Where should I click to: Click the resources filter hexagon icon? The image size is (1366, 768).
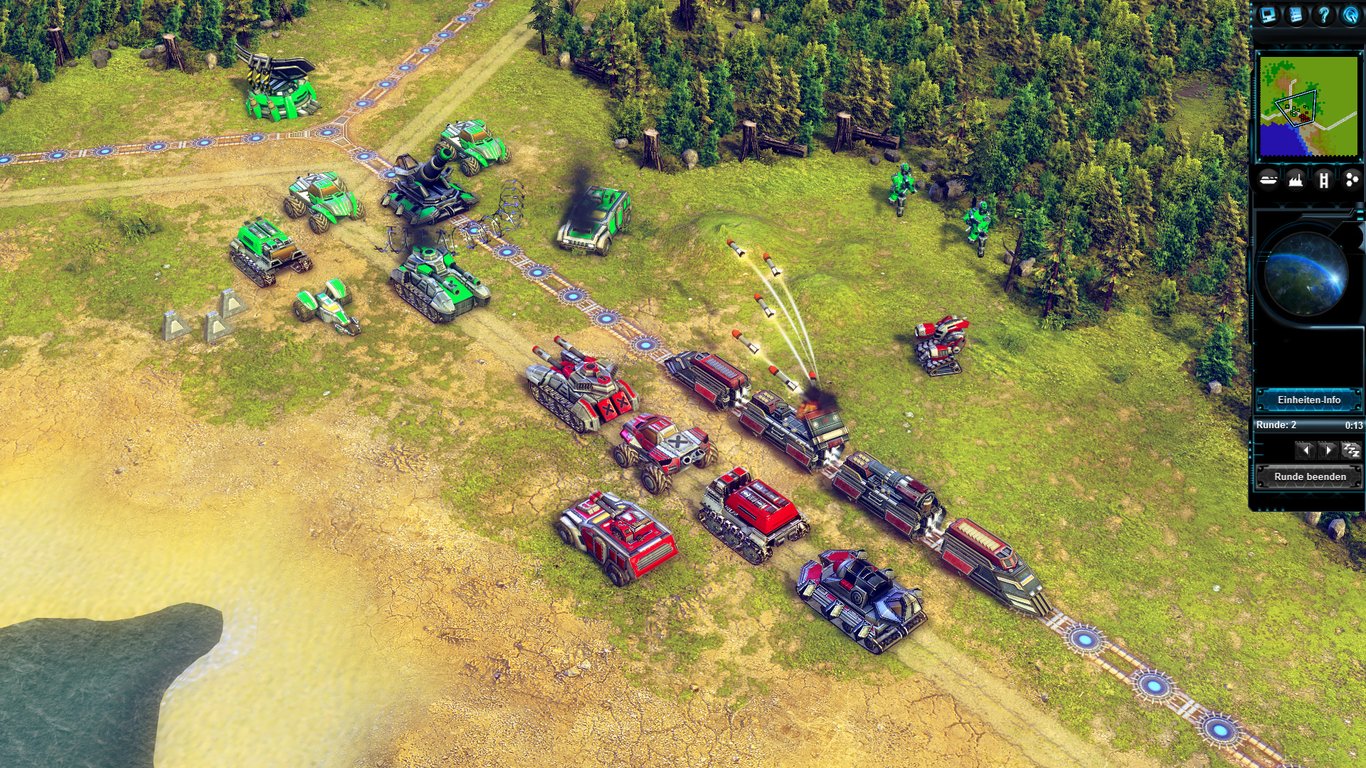point(1350,179)
